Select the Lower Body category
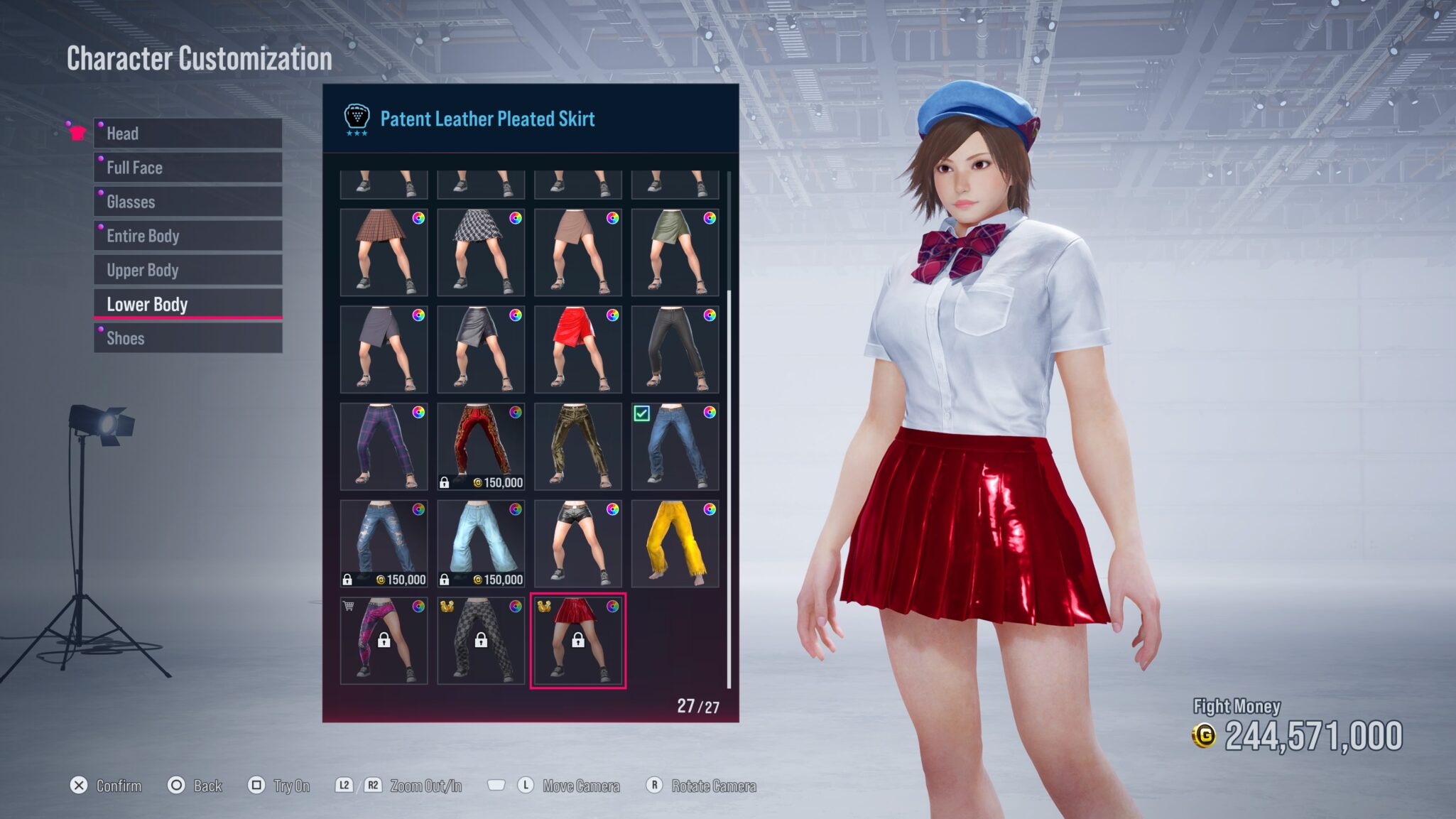This screenshot has height=819, width=1456. click(x=188, y=304)
